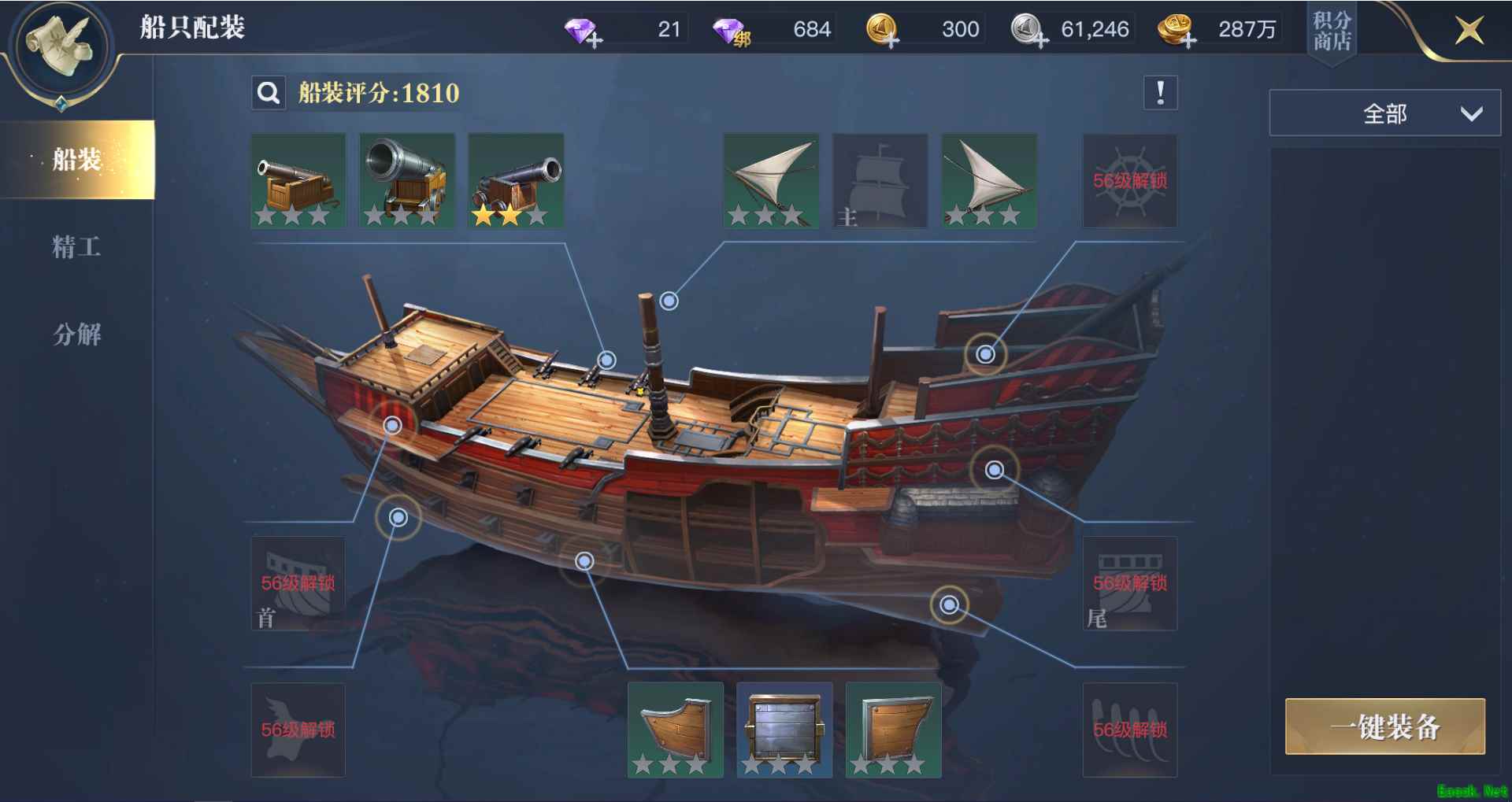Select the large upright cannon slot
This screenshot has width=1512, height=802.
[407, 181]
